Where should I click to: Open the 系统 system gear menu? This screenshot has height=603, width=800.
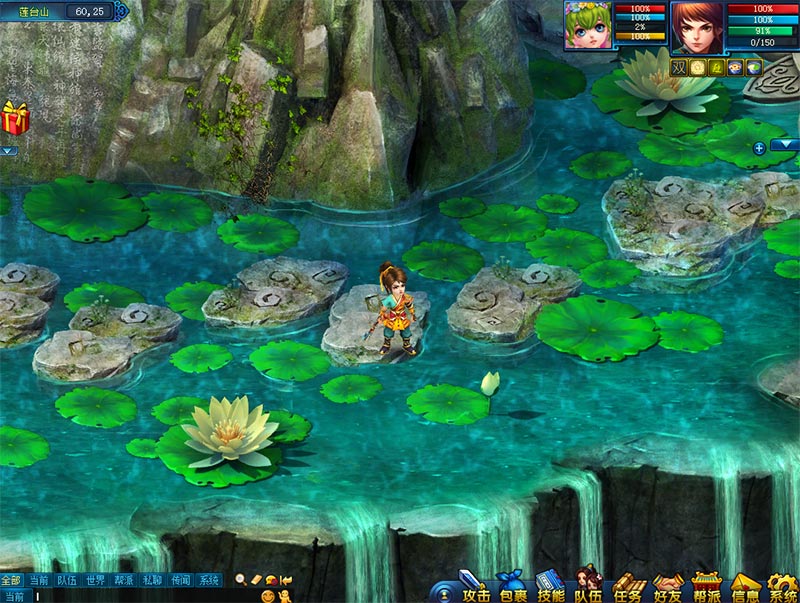click(782, 586)
